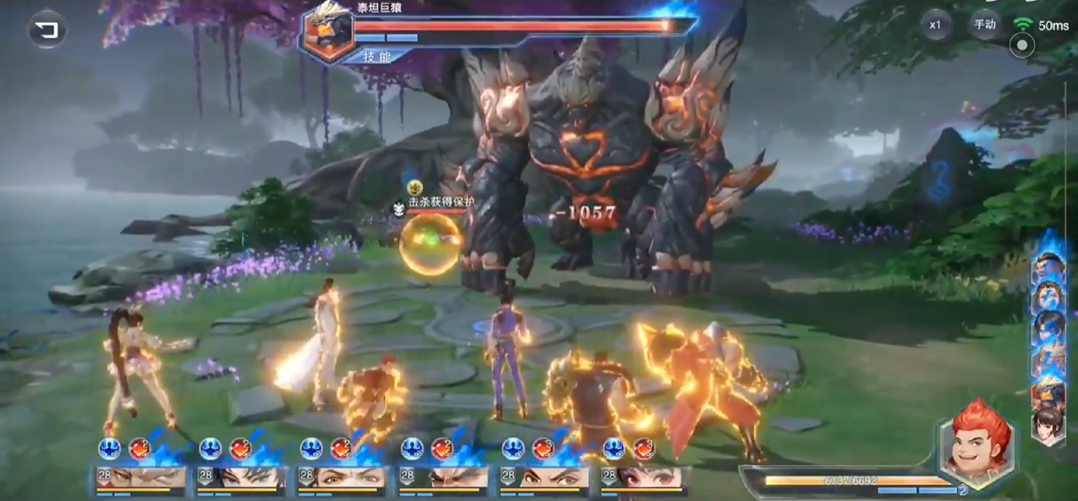Click the screen recorder dot overlay

[x=1021, y=46]
